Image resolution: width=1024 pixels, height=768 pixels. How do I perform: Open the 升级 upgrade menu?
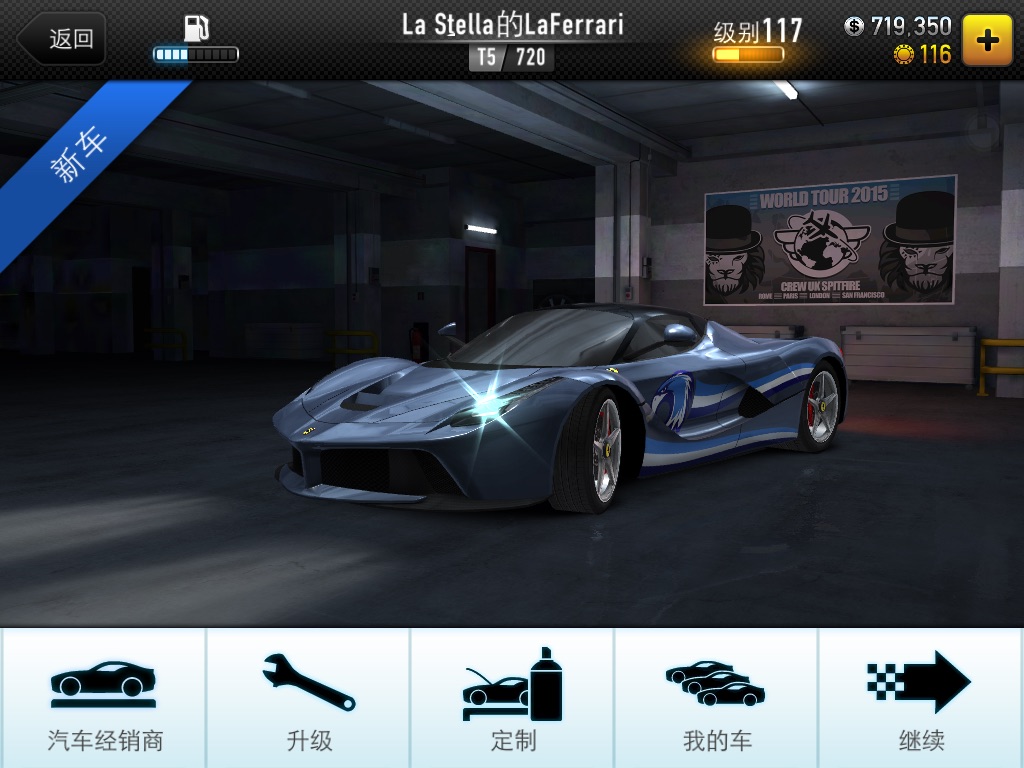[308, 698]
